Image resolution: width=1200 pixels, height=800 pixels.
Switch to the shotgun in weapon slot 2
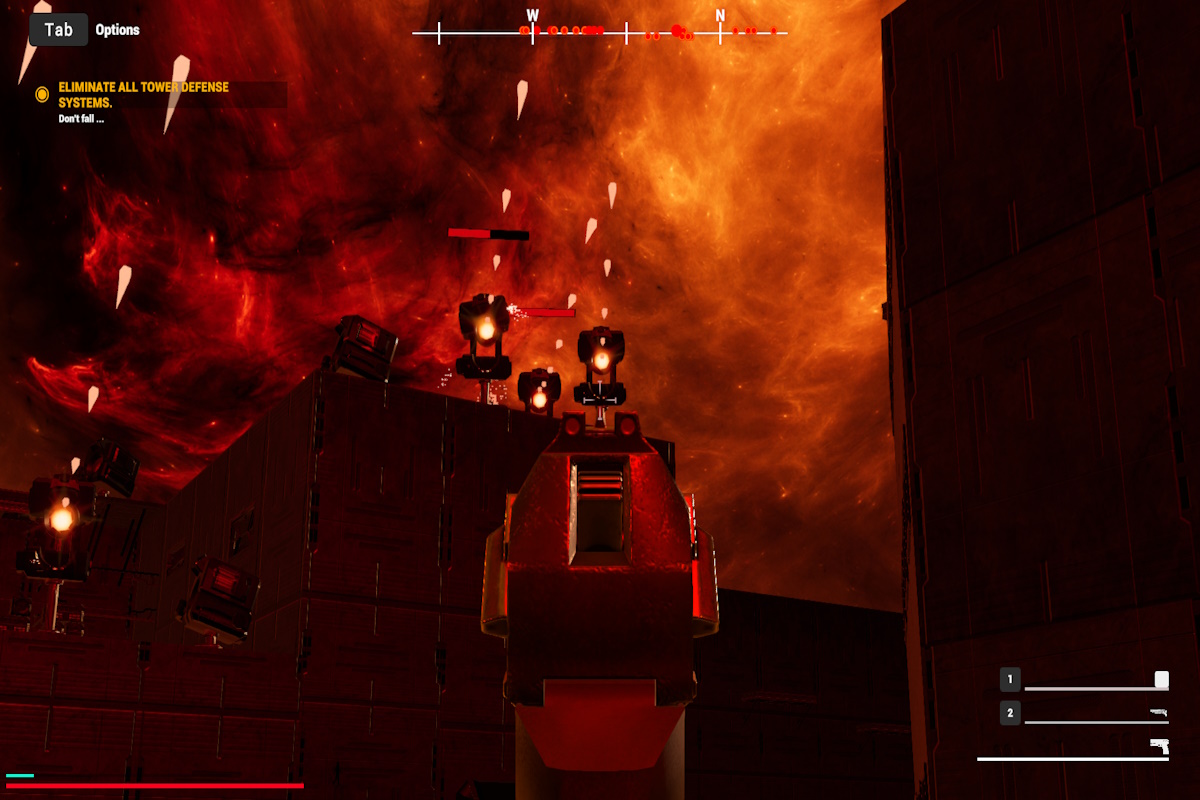1158,712
